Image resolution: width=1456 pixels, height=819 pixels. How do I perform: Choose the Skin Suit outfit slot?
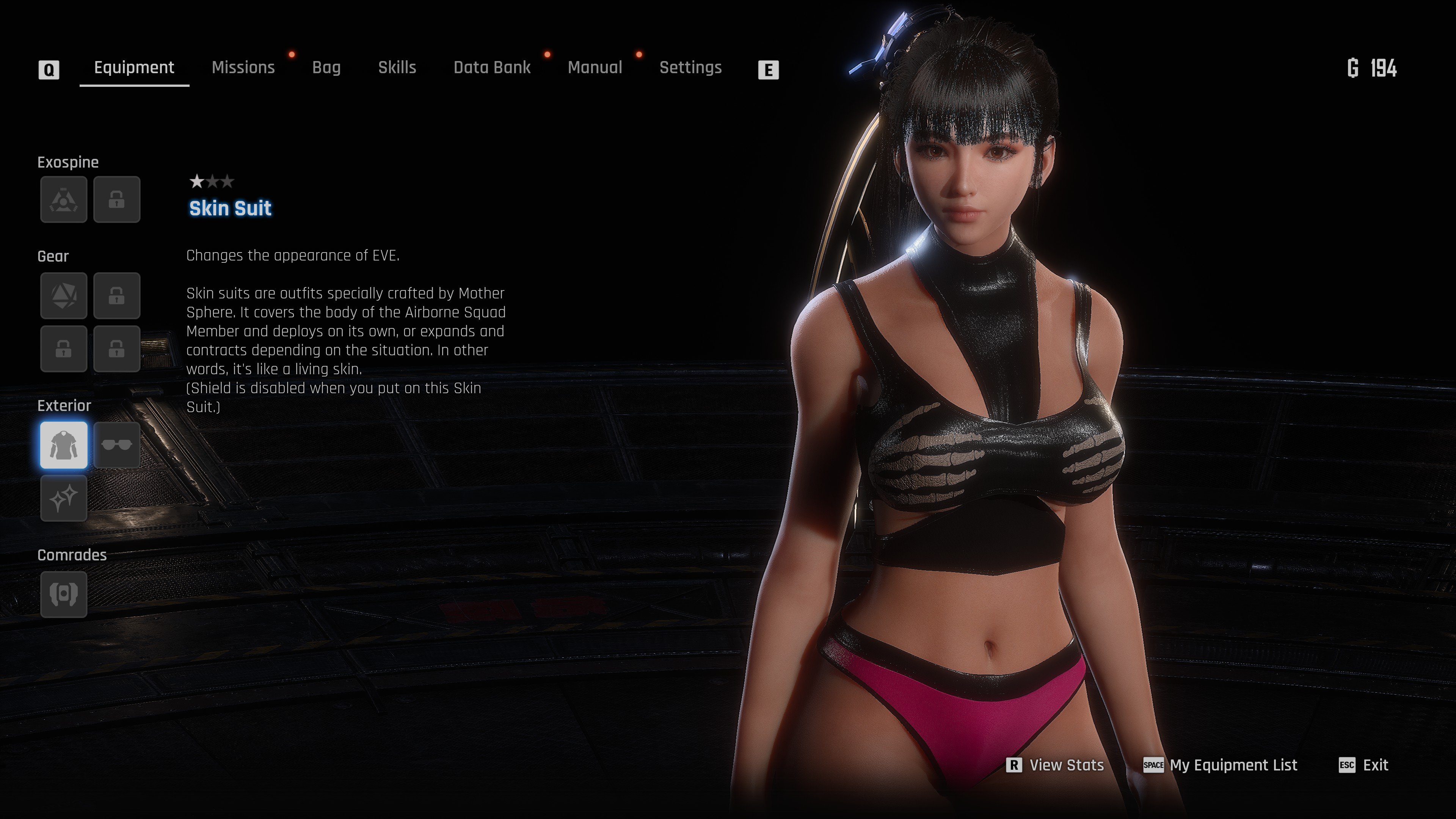coord(64,446)
